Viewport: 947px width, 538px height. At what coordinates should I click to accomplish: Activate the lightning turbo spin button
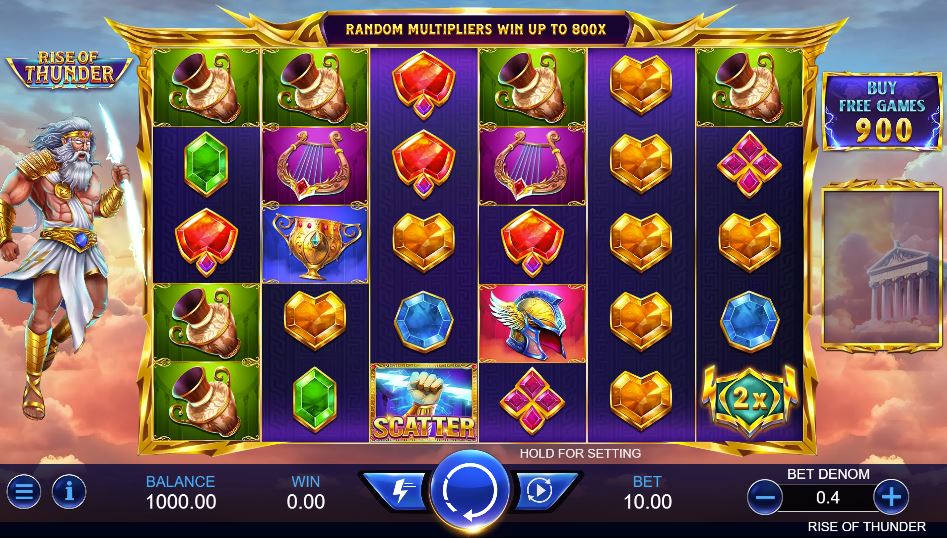pyautogui.click(x=399, y=491)
